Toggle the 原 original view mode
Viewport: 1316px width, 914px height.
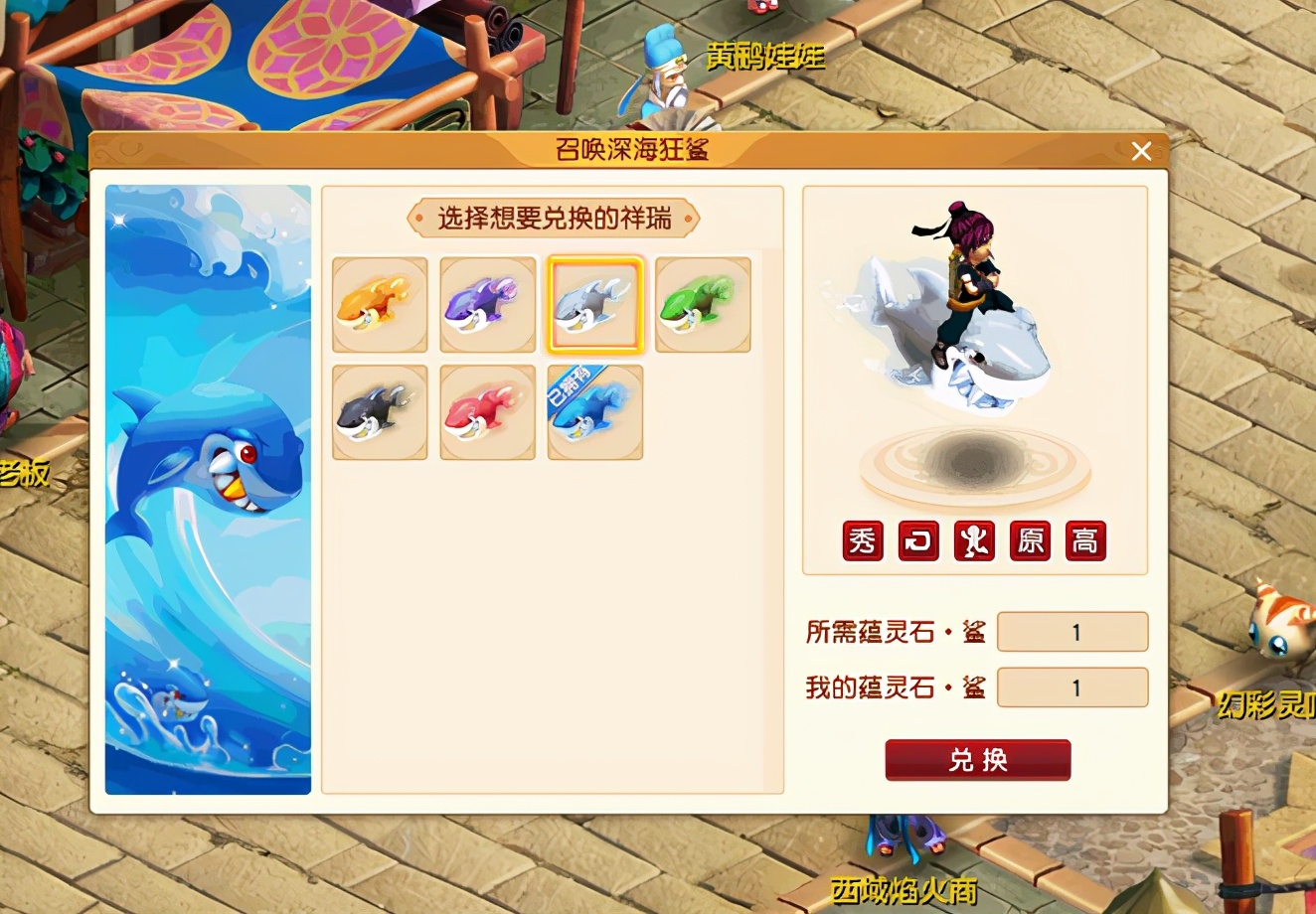[1030, 541]
